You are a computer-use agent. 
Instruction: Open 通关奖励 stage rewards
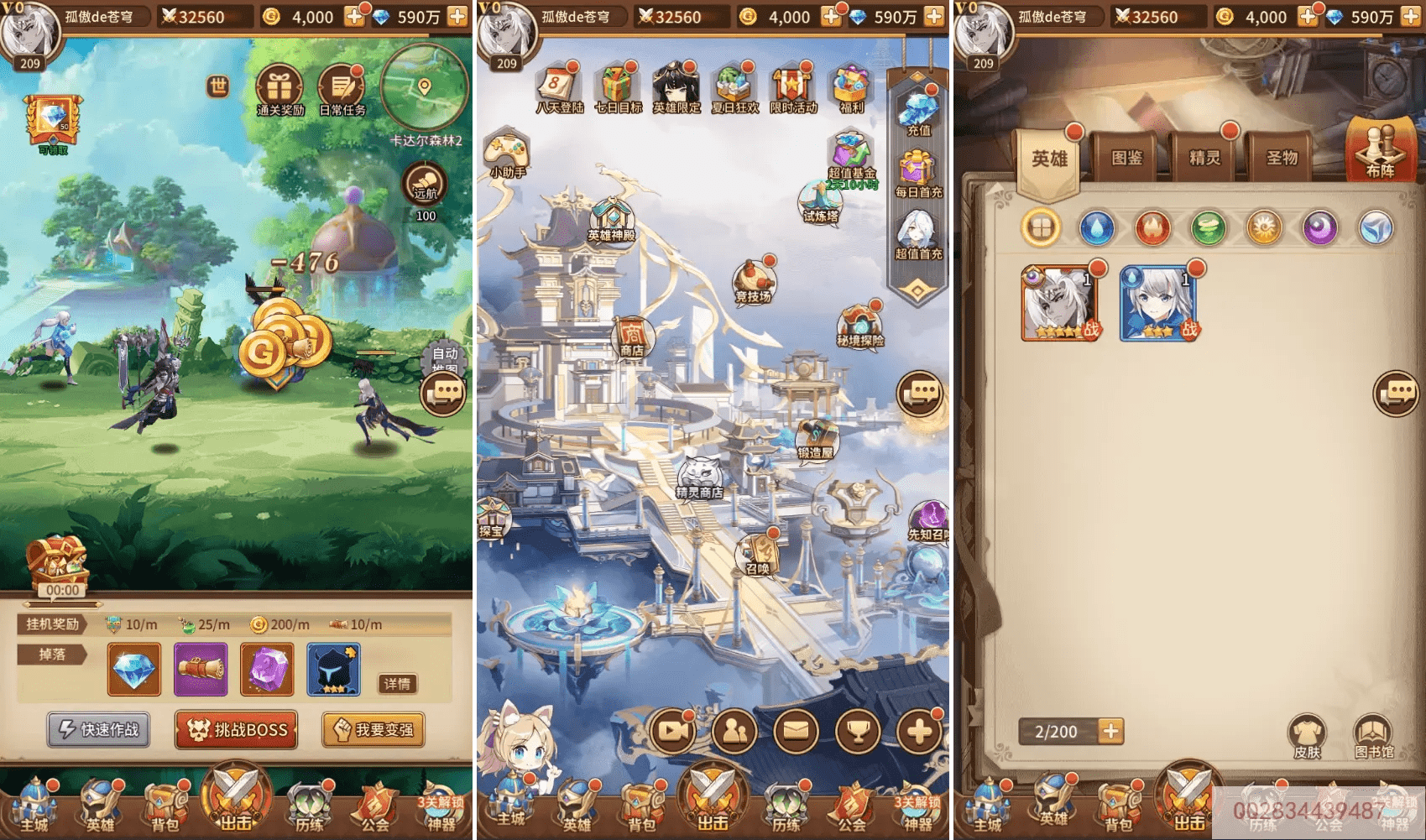(x=279, y=89)
